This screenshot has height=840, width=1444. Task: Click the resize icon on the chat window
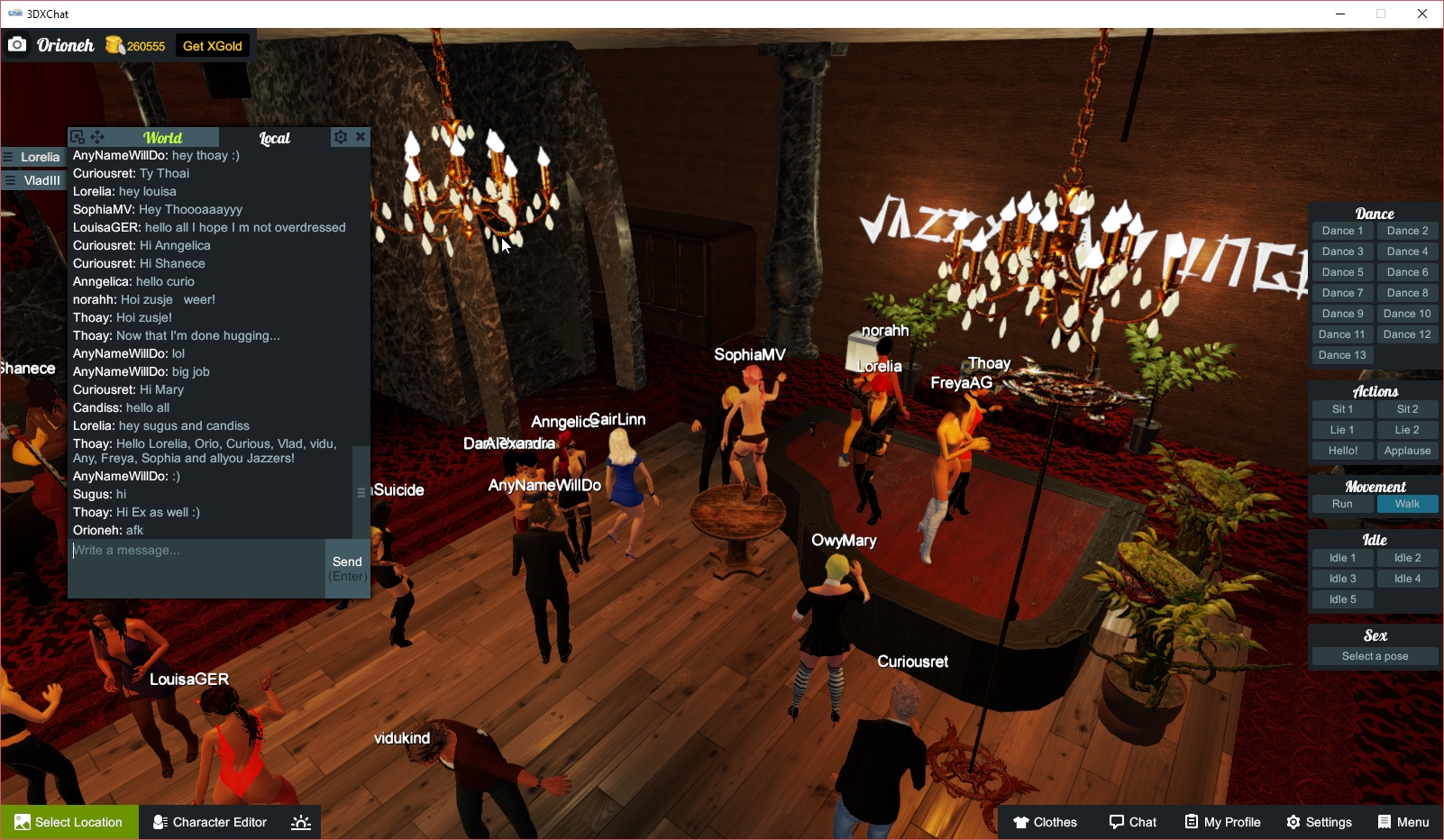pos(77,136)
